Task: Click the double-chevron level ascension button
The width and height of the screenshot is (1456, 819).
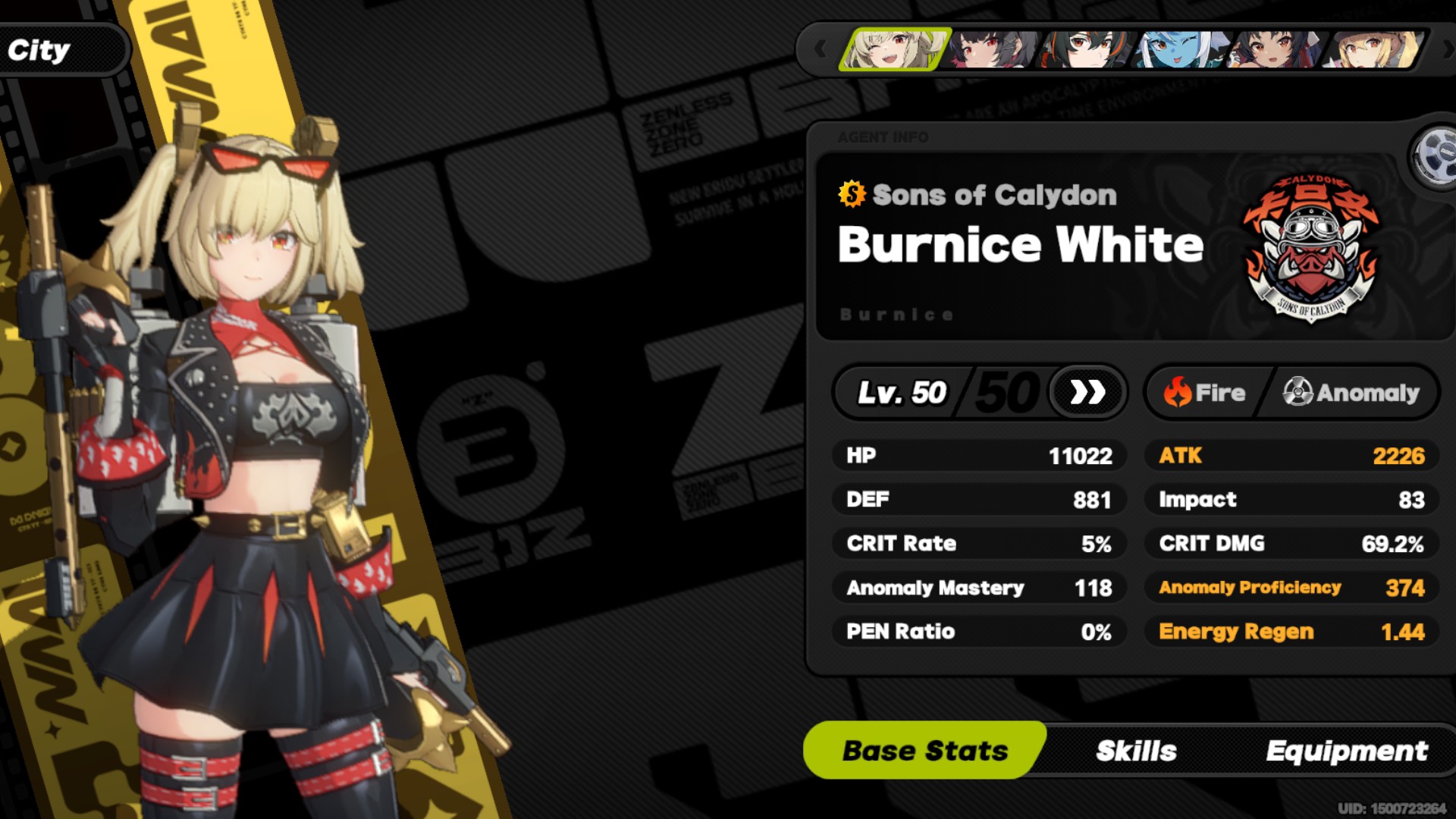Action: (x=1087, y=393)
